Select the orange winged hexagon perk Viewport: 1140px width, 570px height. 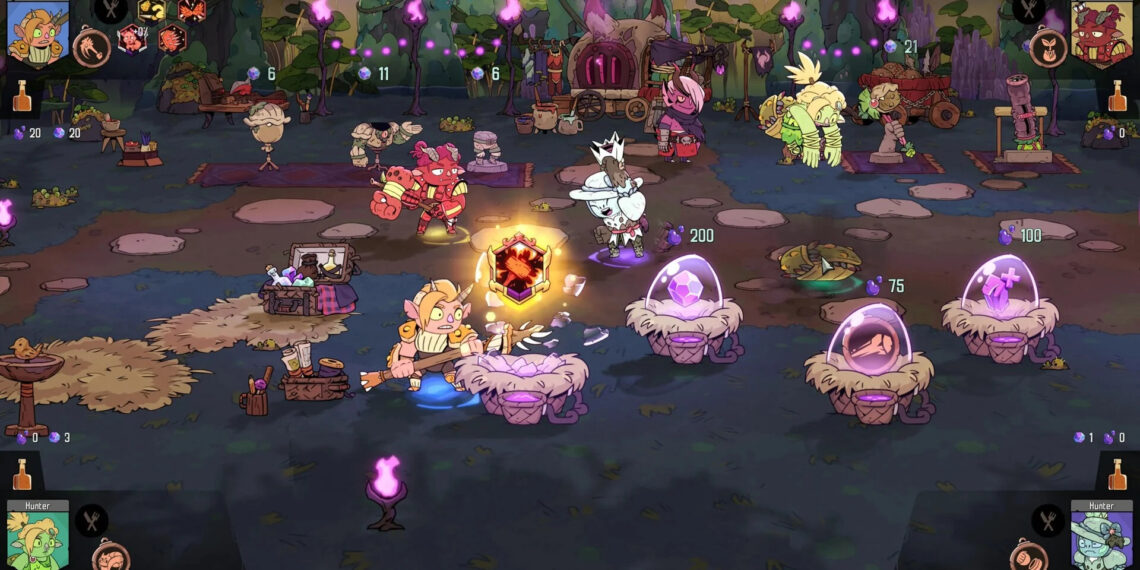coord(192,10)
